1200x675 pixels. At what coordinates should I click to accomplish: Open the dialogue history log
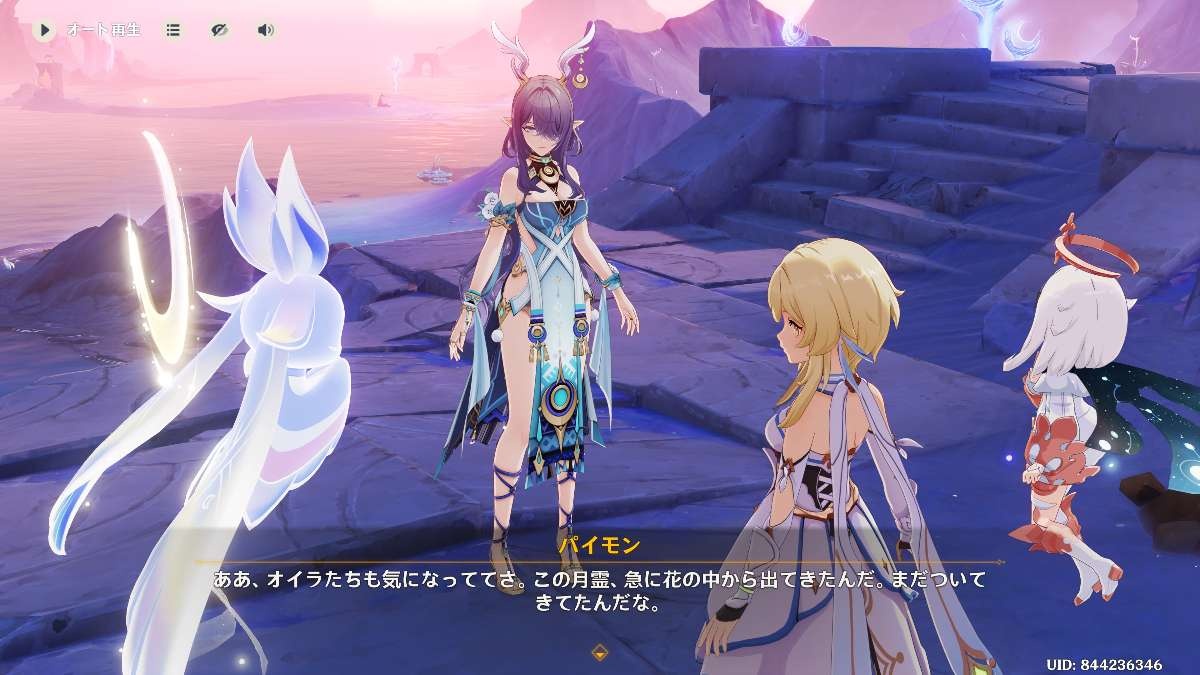point(174,30)
